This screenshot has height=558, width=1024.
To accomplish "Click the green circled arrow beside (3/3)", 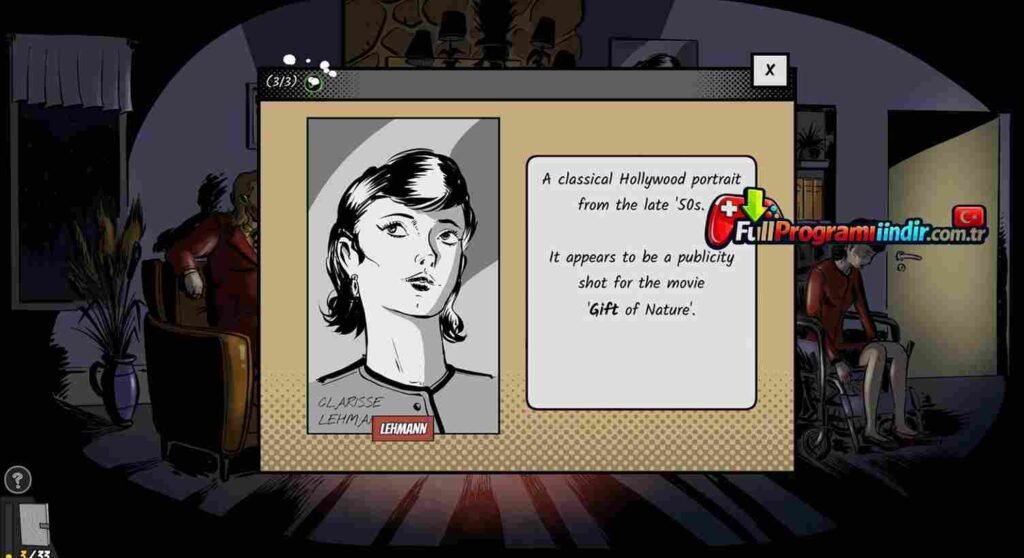I will [x=314, y=83].
